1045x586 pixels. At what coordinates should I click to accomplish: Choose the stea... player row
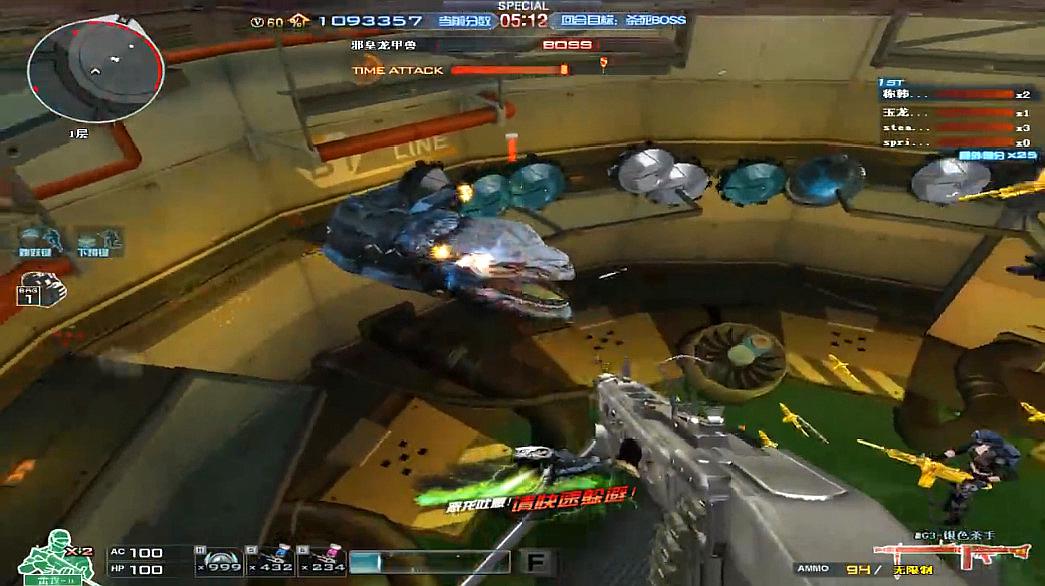pyautogui.click(x=952, y=128)
